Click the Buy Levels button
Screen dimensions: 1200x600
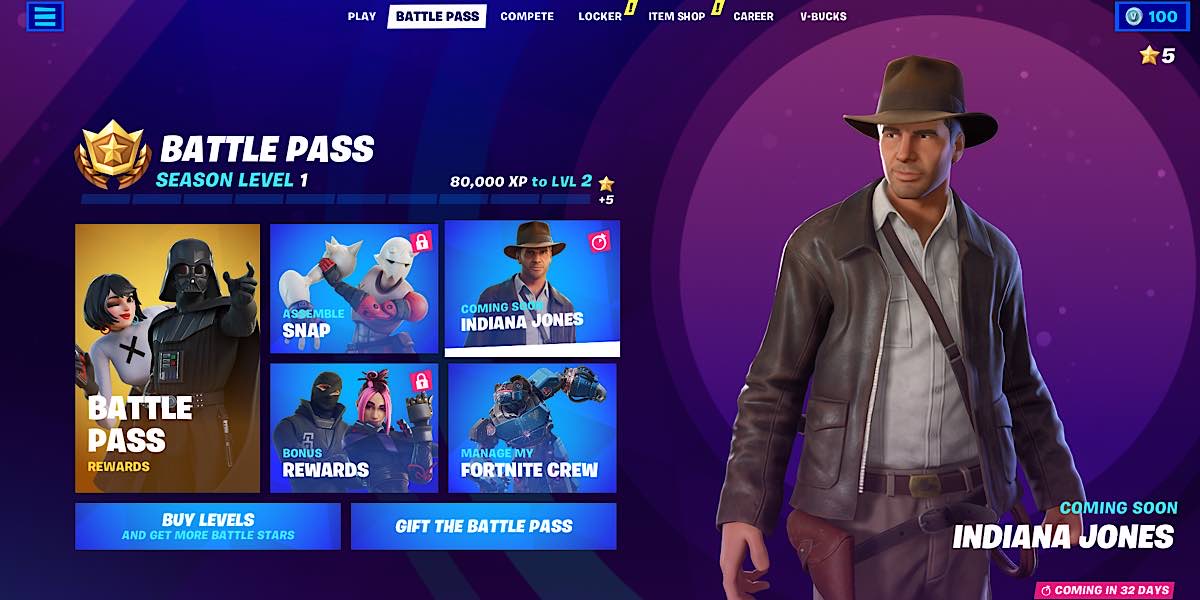[x=208, y=526]
